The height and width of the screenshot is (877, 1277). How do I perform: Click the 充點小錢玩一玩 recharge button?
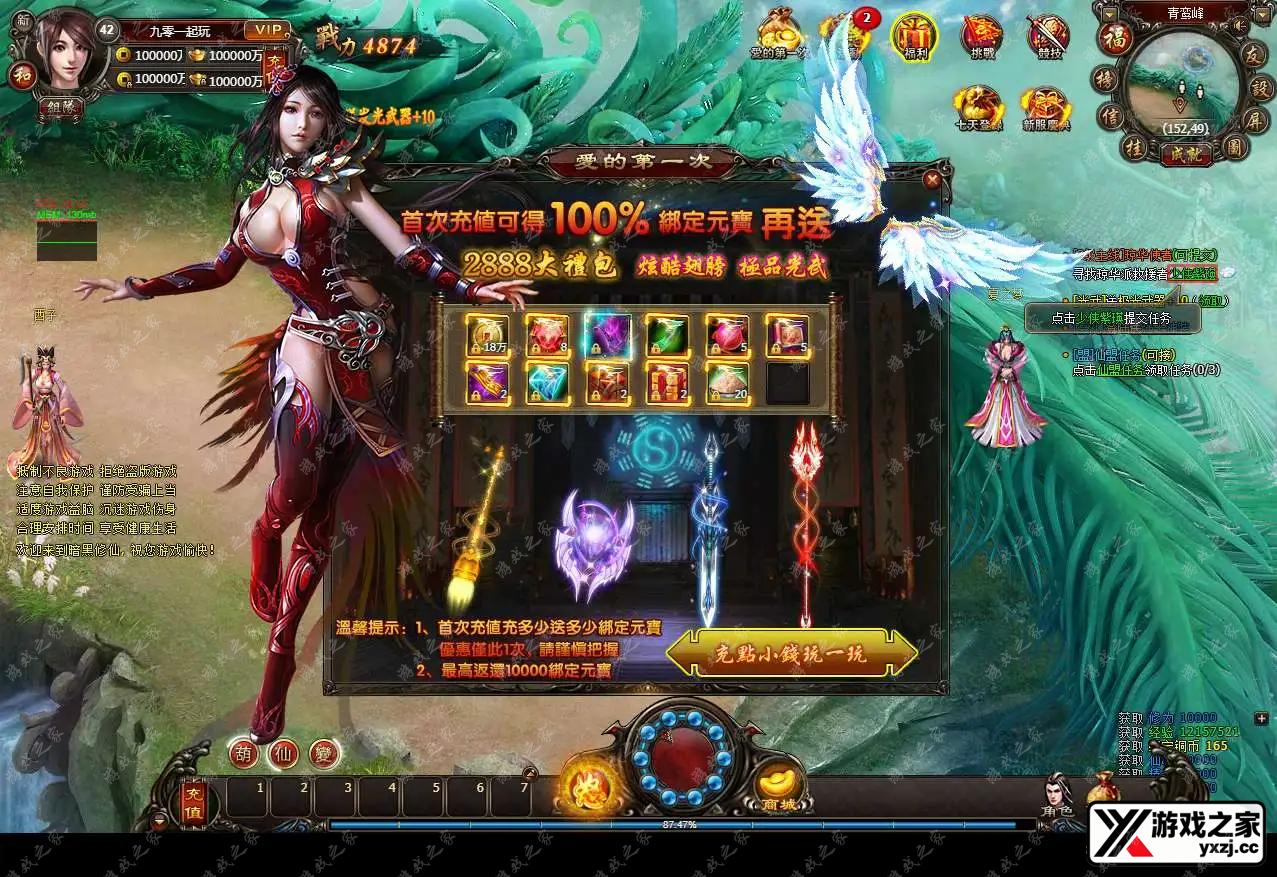coord(791,655)
